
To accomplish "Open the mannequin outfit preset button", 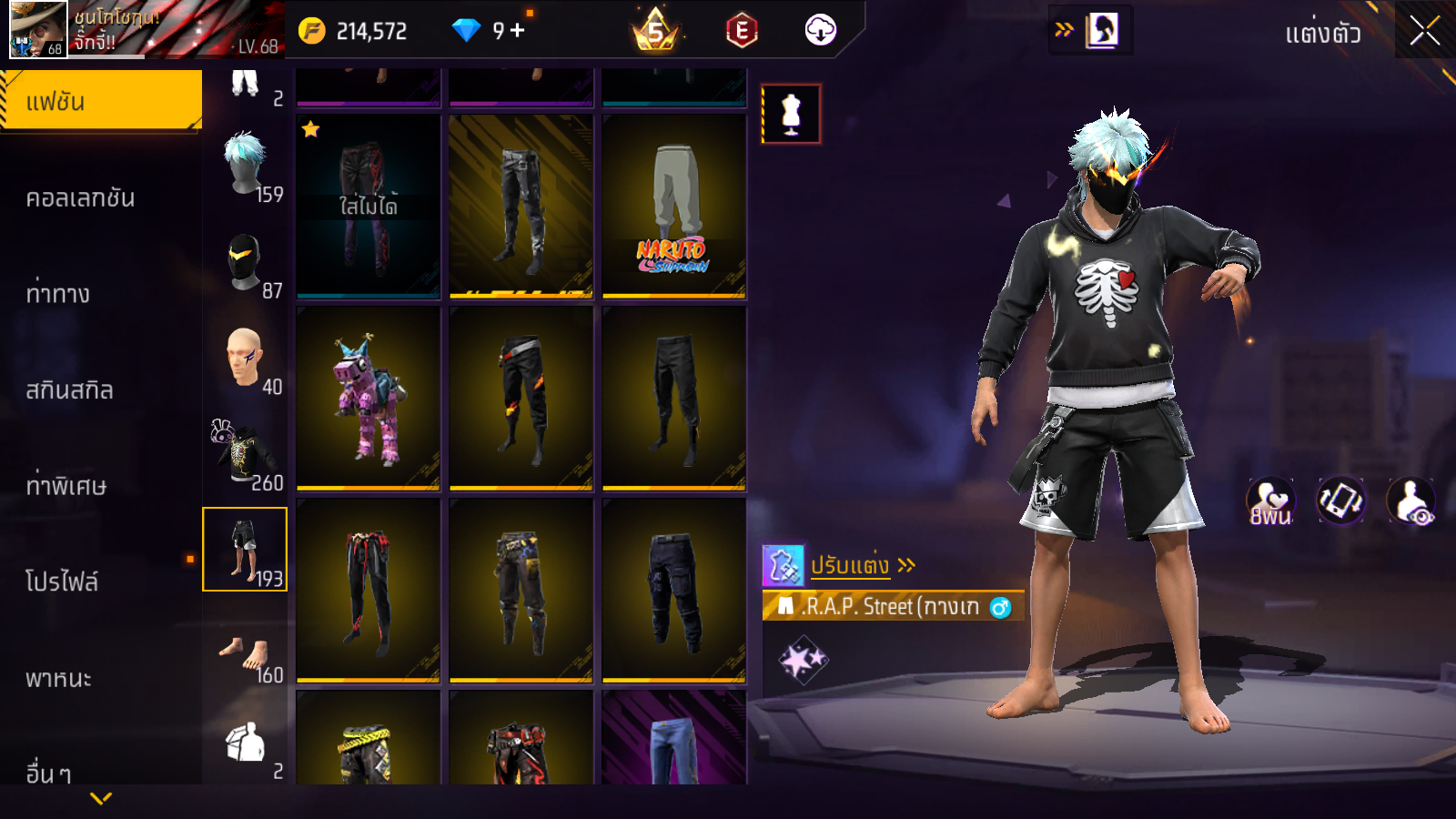I will (791, 115).
